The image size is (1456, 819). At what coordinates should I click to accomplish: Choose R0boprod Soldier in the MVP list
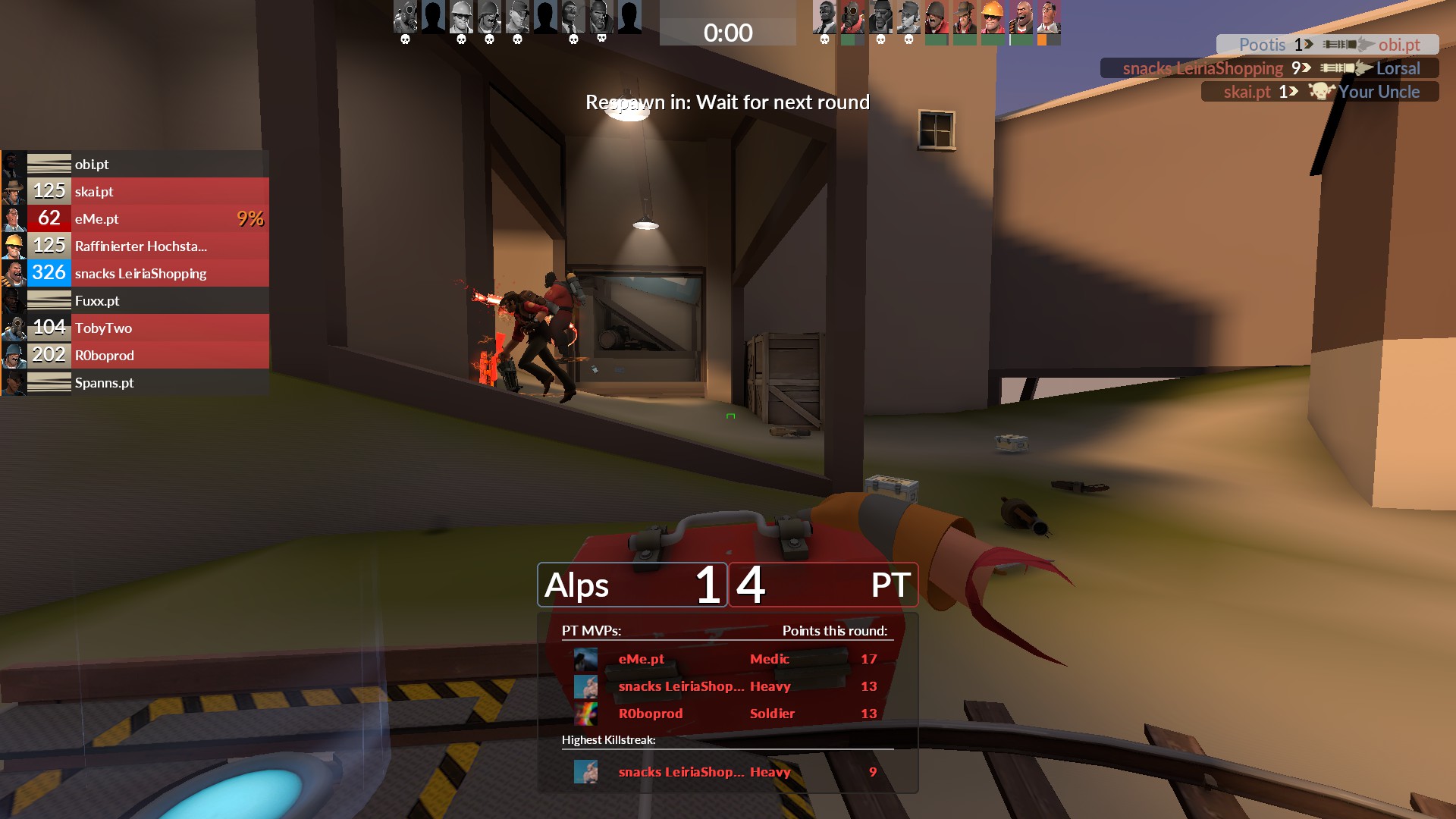tap(725, 714)
